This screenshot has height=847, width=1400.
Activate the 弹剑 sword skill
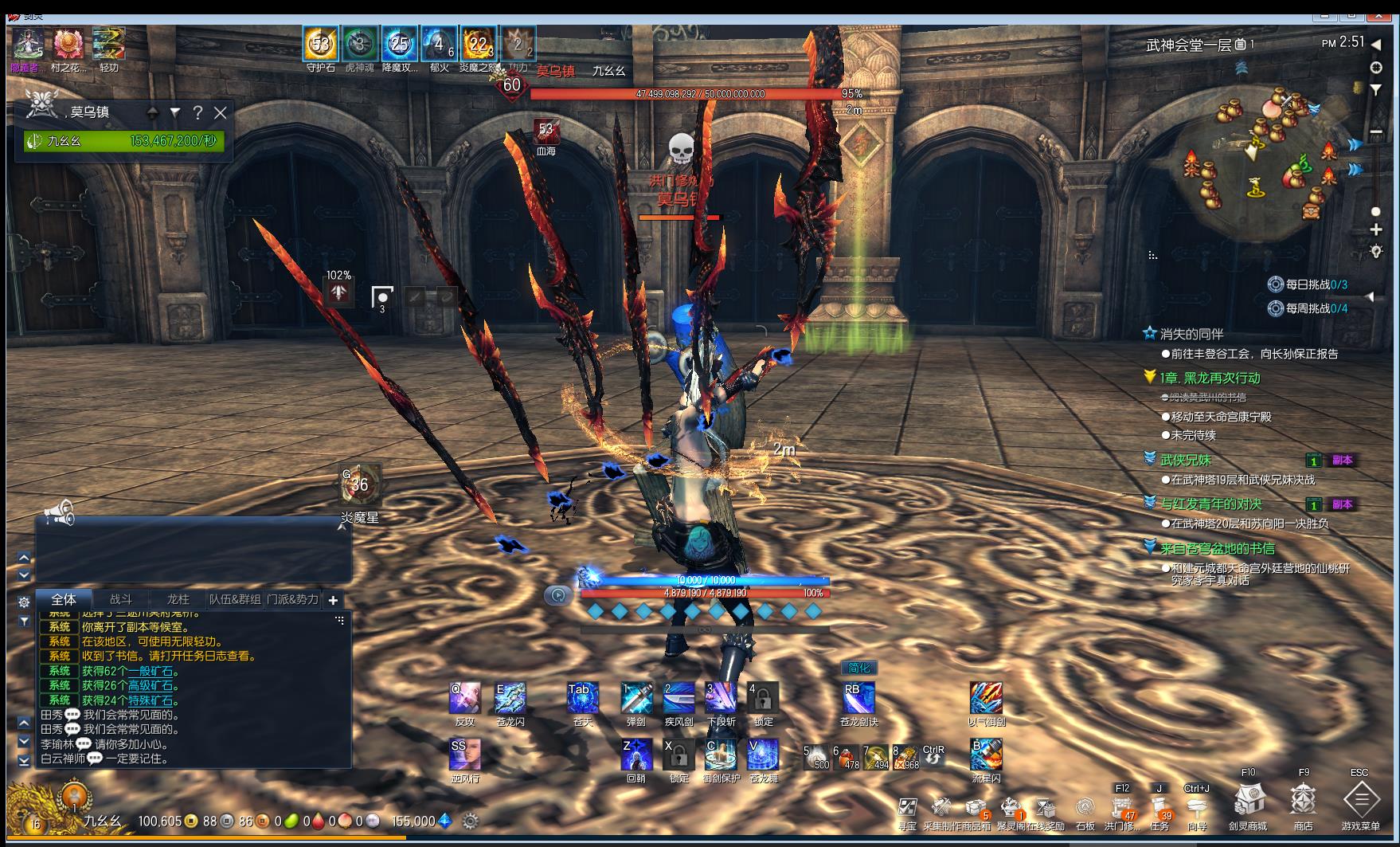pos(636,698)
